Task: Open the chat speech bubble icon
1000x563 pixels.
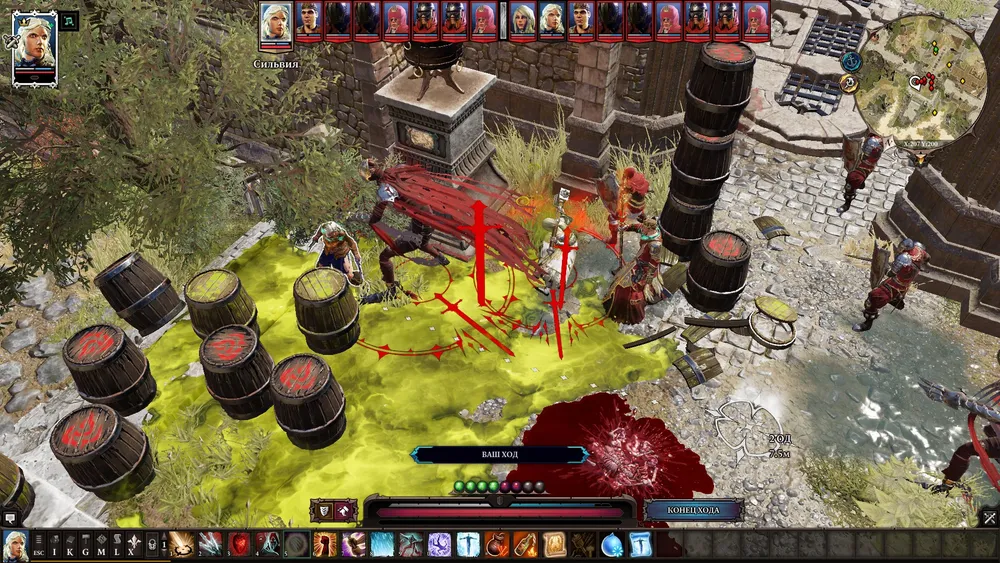Action: [11, 518]
